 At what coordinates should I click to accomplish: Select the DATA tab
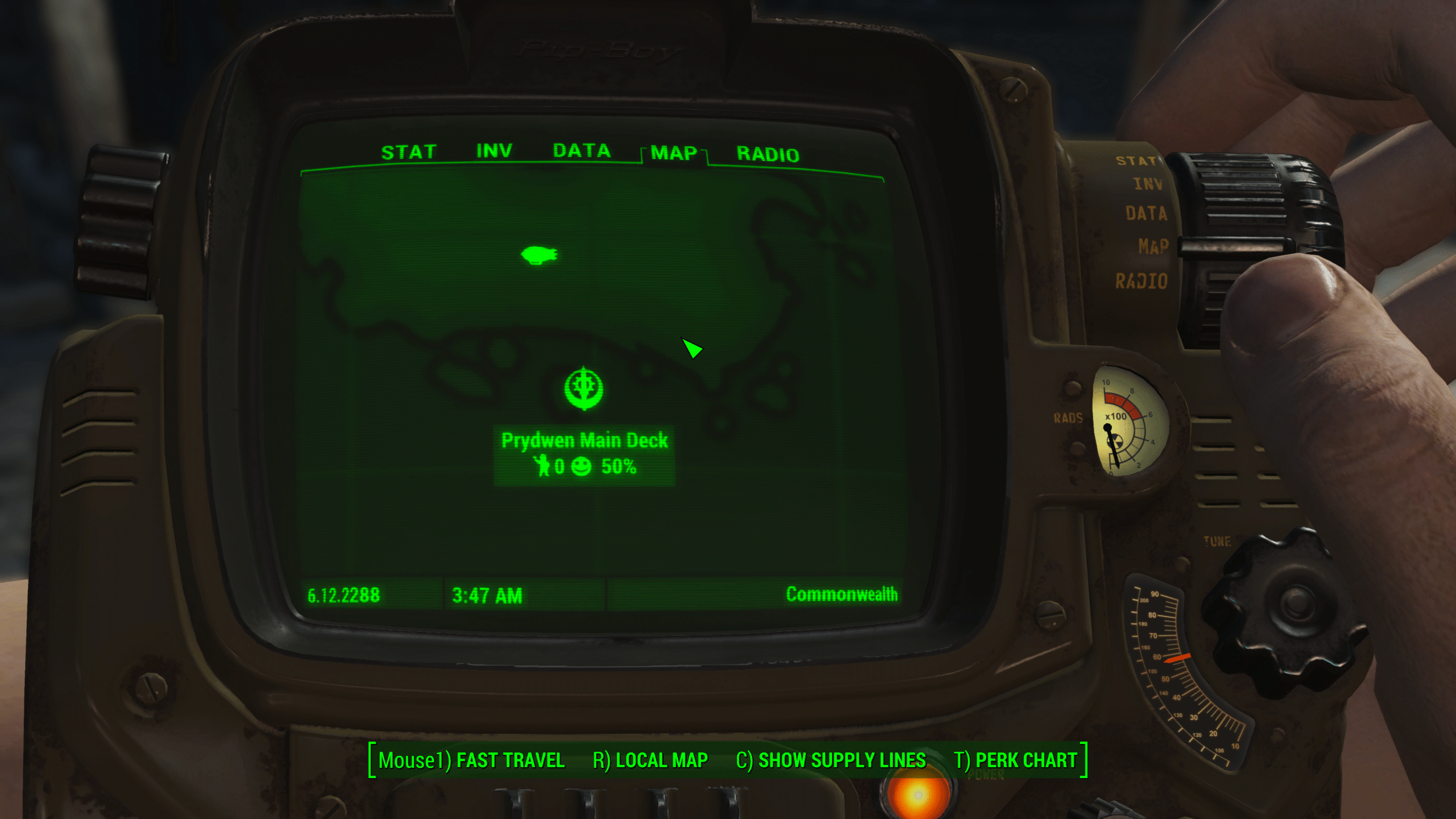581,151
